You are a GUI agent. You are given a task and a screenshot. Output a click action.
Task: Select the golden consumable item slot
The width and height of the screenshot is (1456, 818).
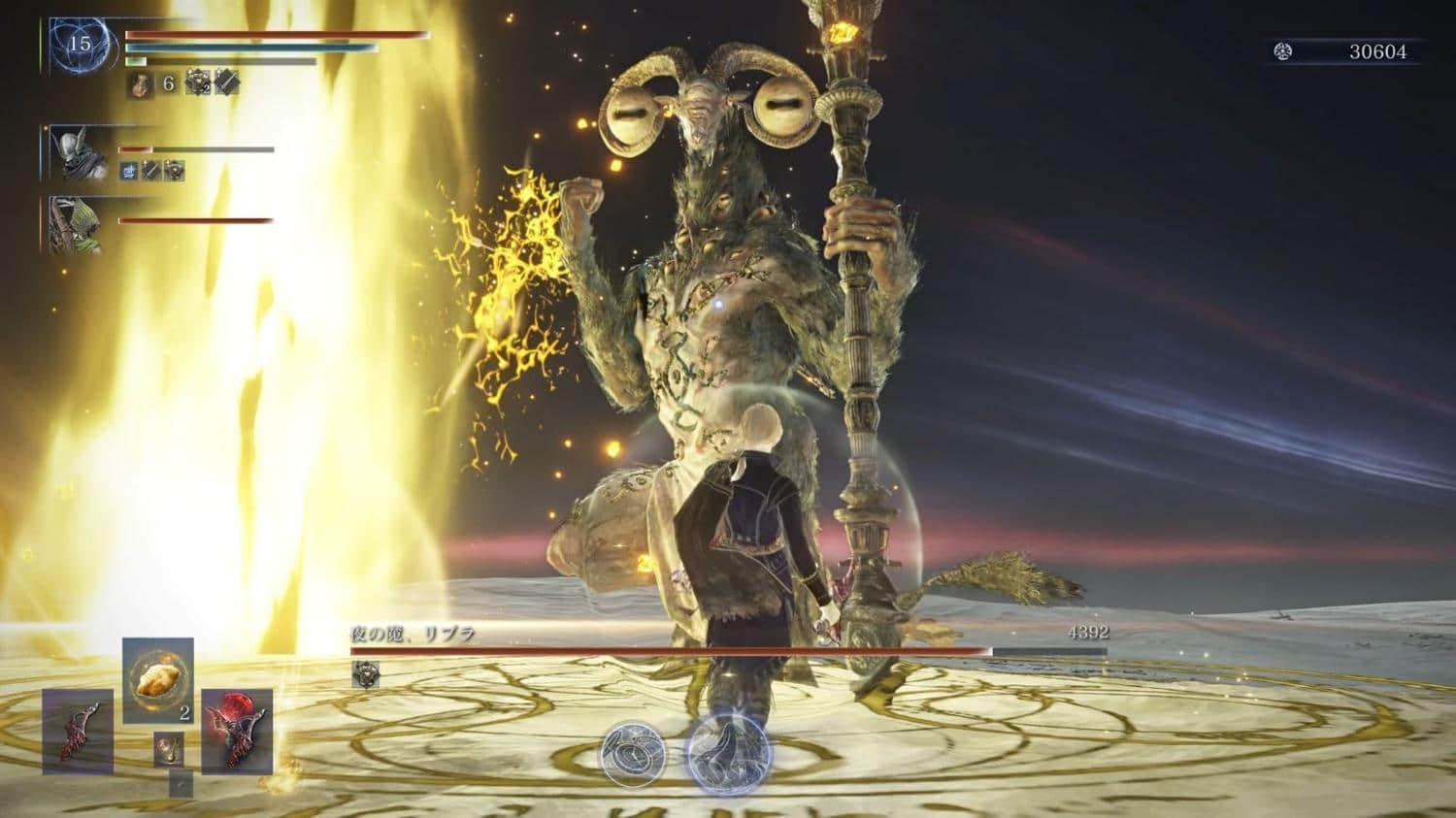(x=157, y=680)
